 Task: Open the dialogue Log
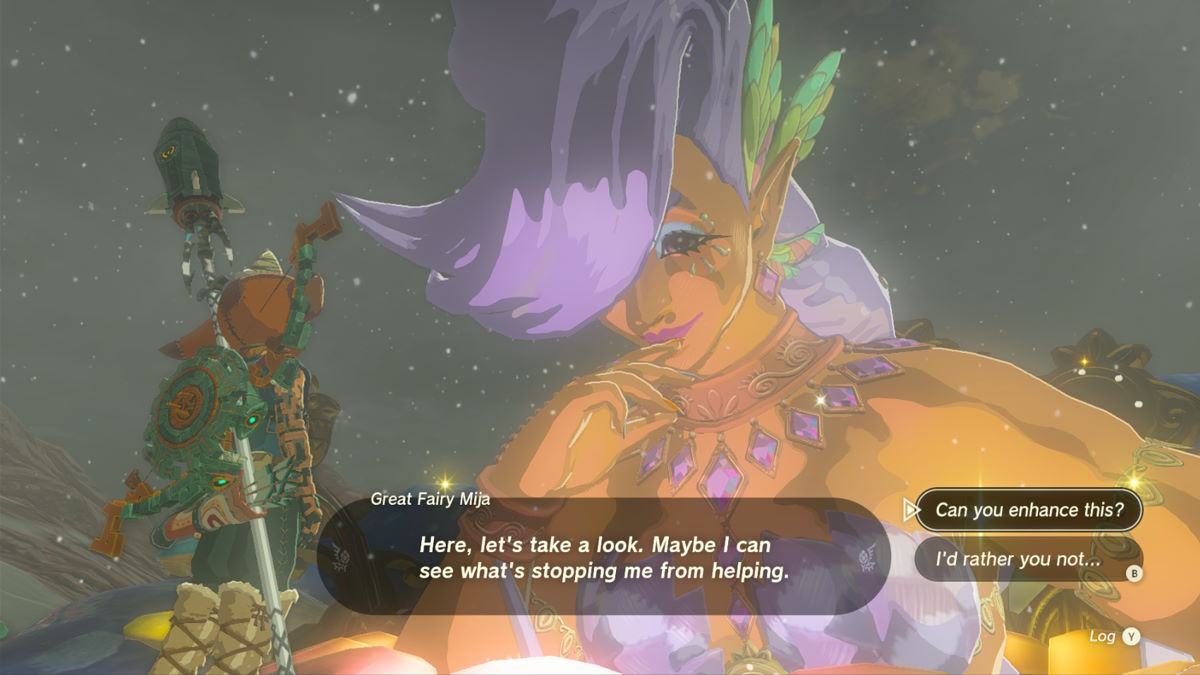(x=1114, y=636)
